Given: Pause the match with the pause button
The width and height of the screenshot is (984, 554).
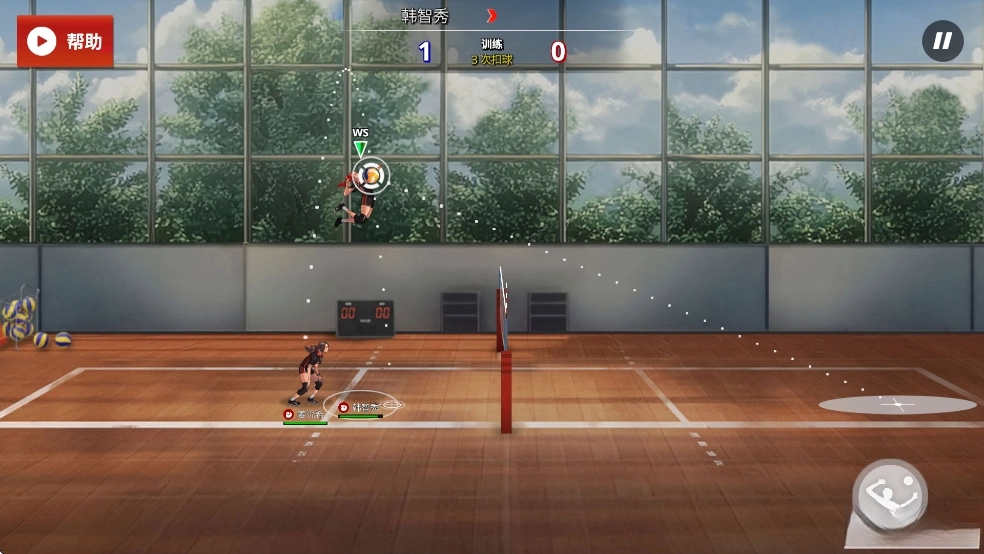Looking at the screenshot, I should tap(942, 41).
